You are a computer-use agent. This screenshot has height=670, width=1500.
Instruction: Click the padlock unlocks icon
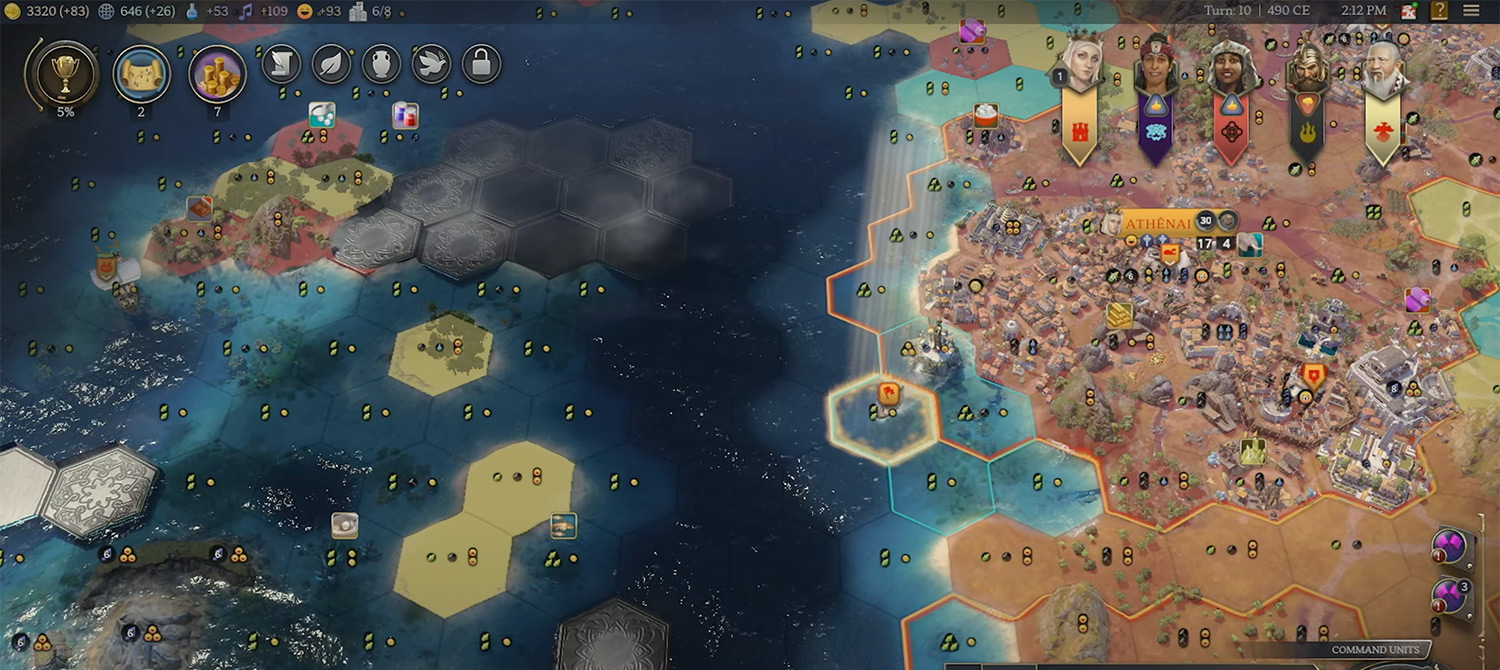(x=481, y=64)
